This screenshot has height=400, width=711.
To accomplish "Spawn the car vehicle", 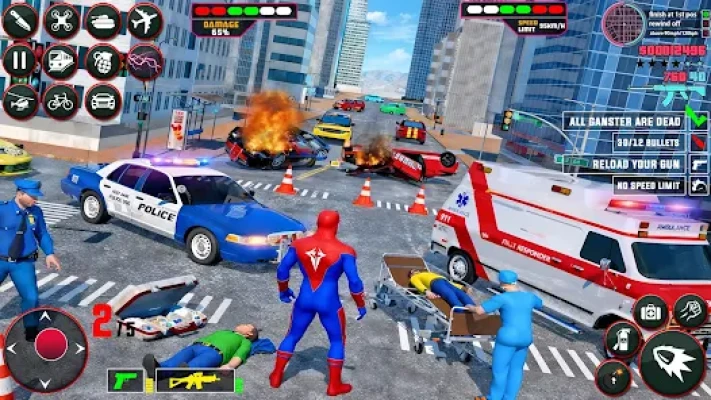I will click(x=103, y=101).
